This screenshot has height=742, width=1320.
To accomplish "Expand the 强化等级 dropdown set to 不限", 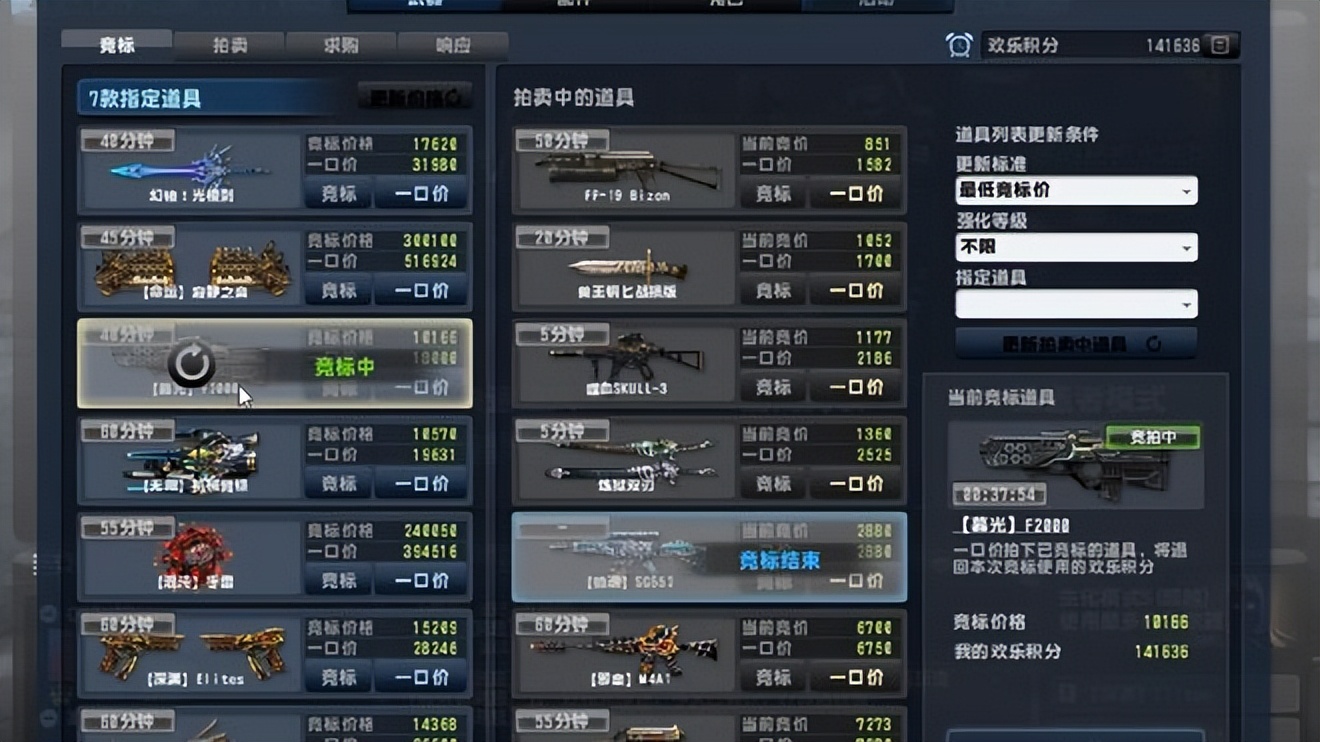I will pyautogui.click(x=1075, y=247).
